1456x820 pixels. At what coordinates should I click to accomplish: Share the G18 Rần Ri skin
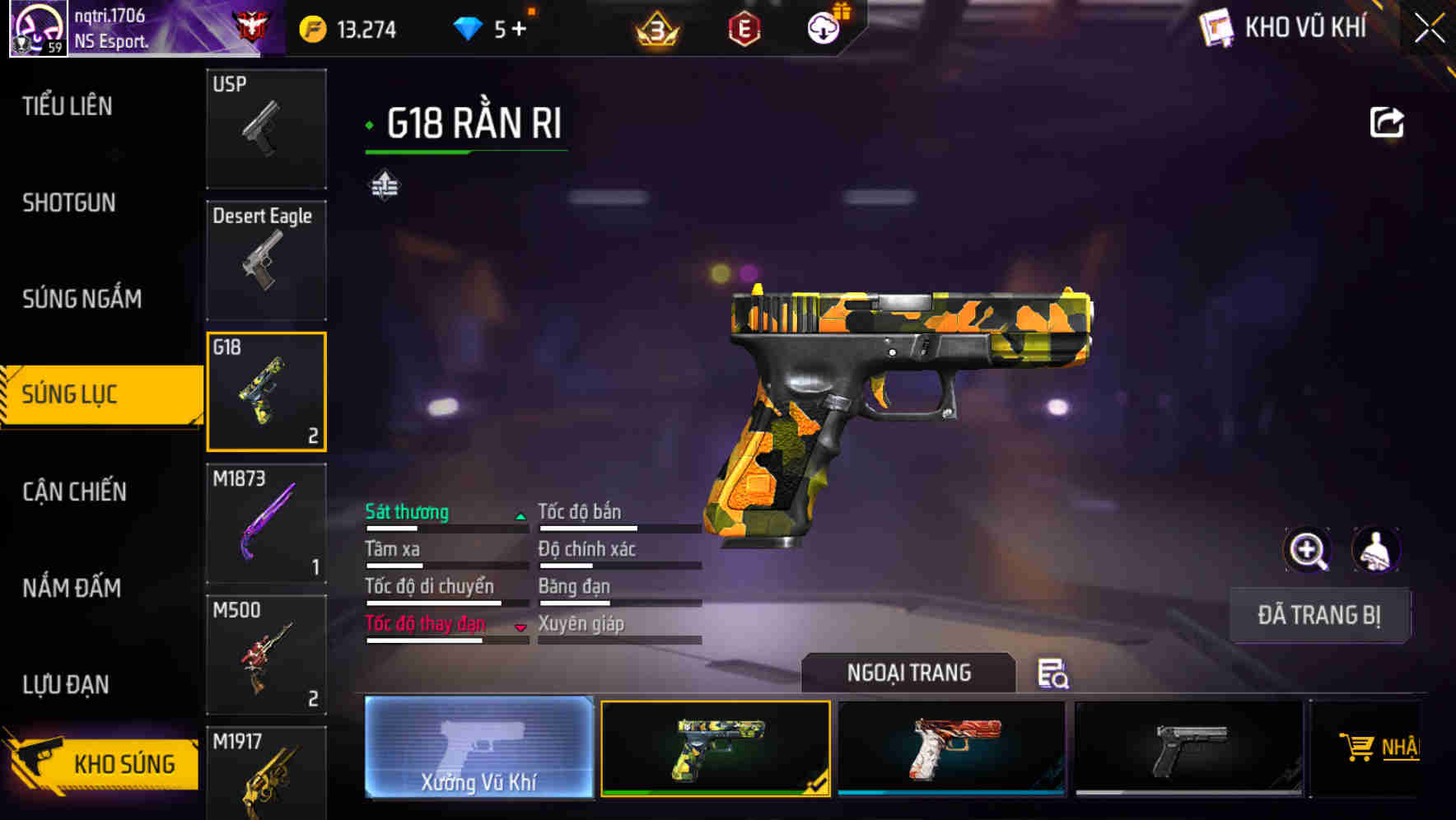tap(1387, 121)
